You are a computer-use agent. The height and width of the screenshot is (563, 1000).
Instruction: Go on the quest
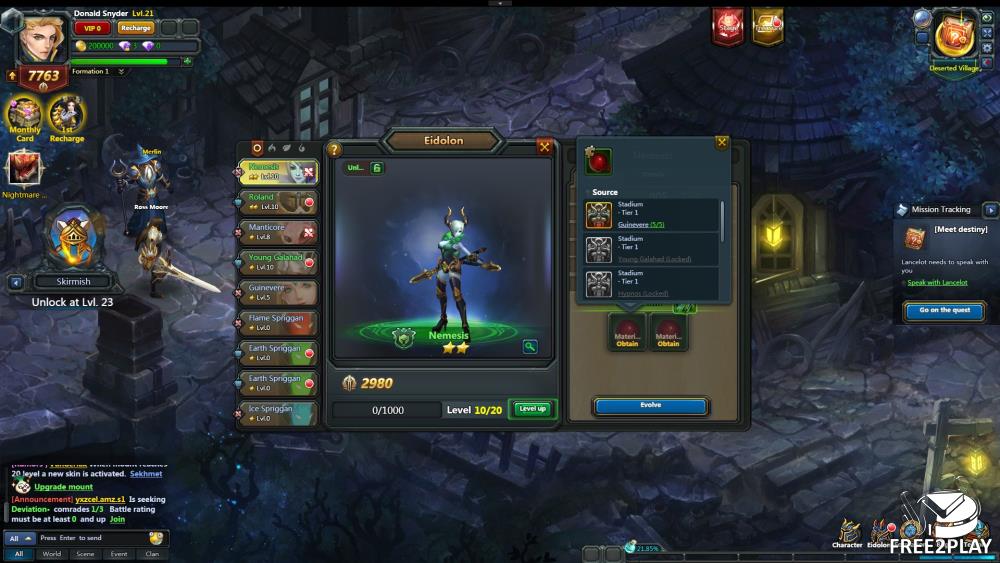(x=944, y=311)
